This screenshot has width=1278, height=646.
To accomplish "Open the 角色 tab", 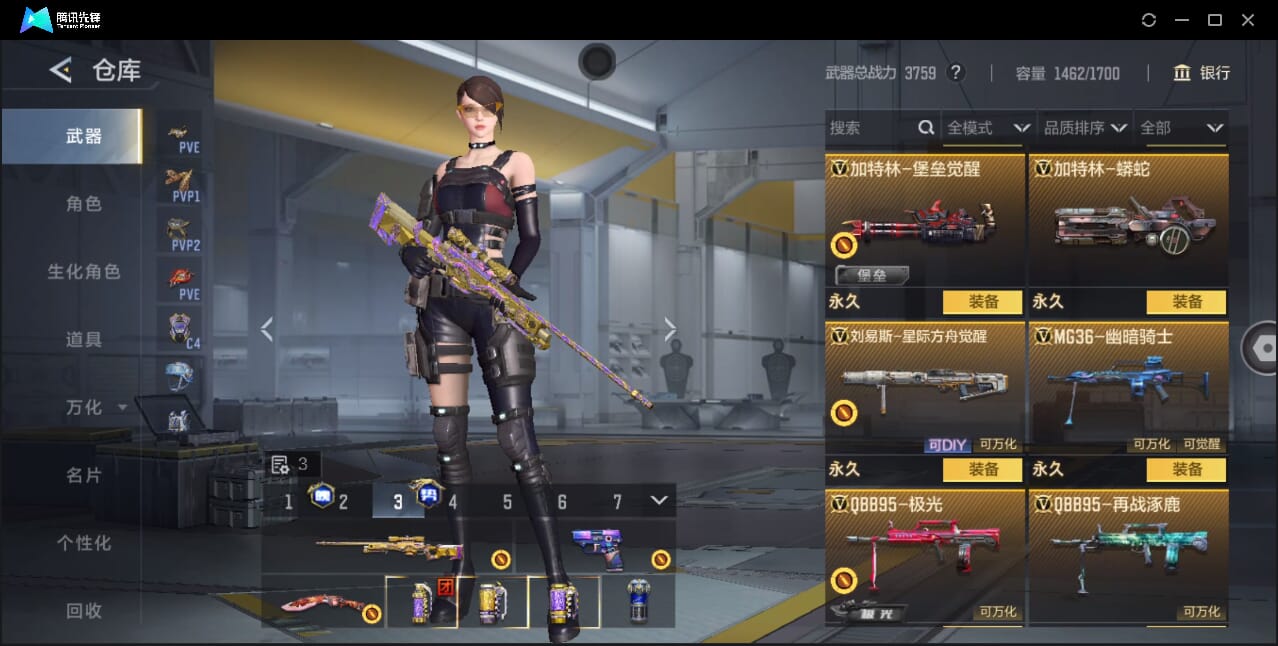I will click(x=83, y=204).
